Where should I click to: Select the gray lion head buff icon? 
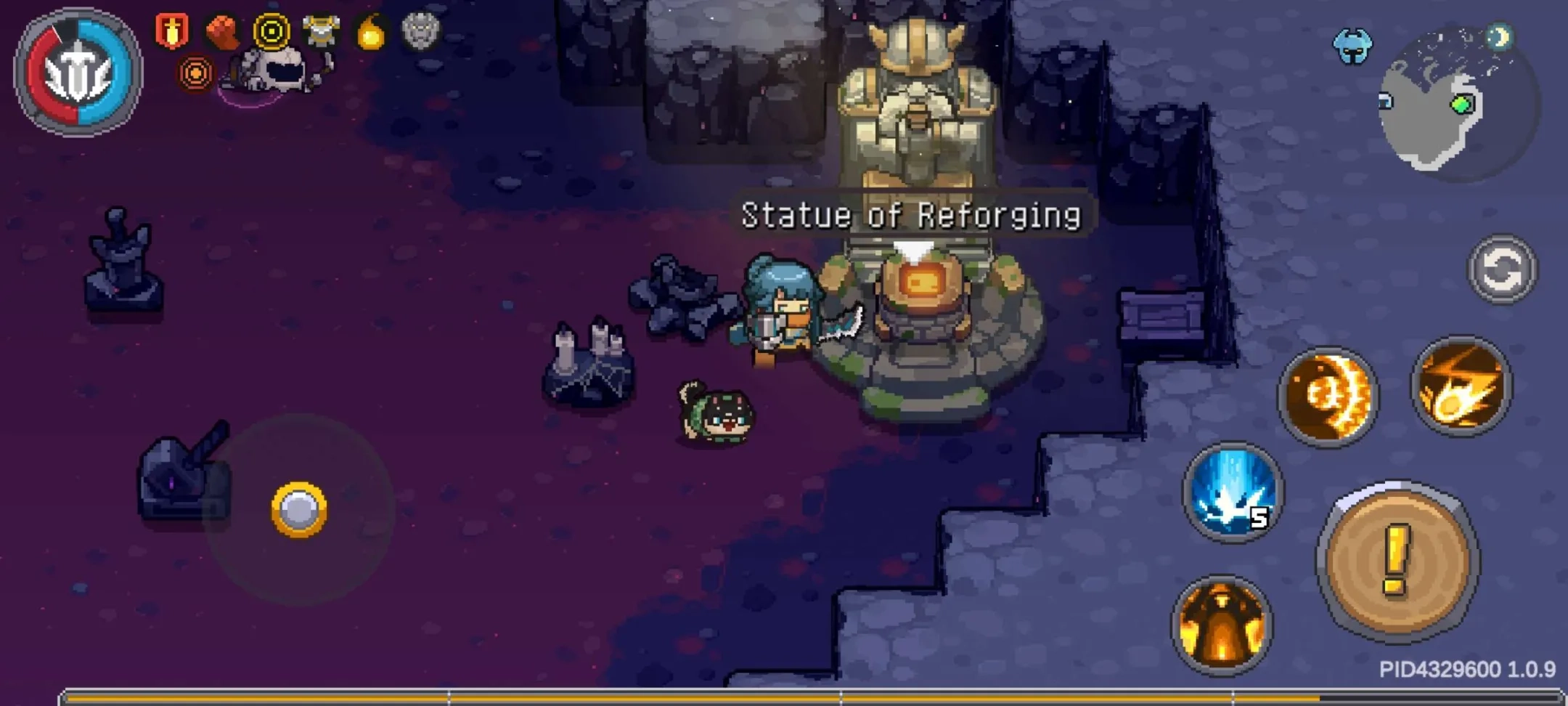click(421, 31)
